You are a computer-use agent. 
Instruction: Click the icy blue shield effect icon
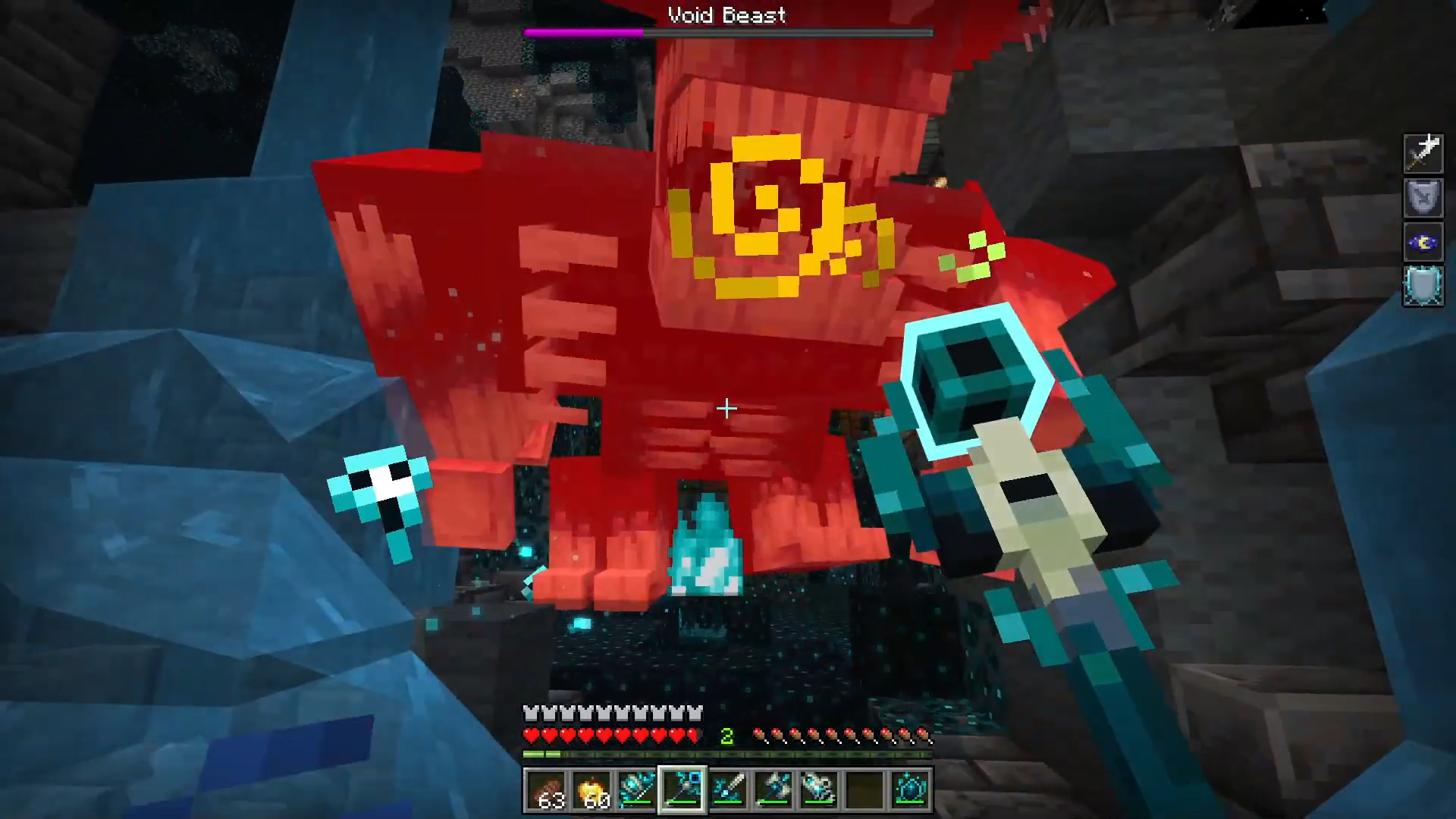pyautogui.click(x=1423, y=287)
